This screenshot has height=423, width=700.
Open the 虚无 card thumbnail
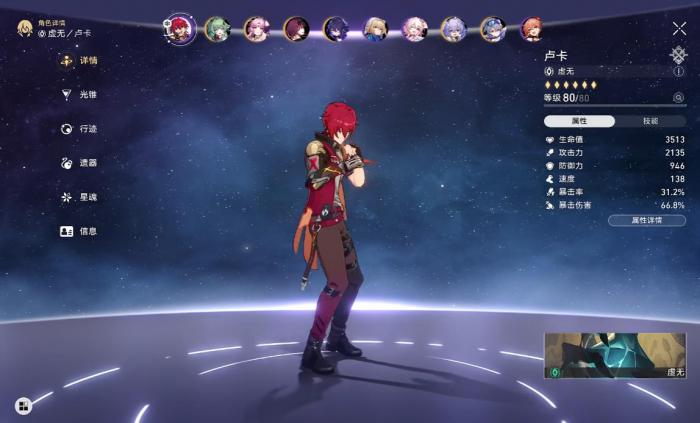pyautogui.click(x=615, y=356)
